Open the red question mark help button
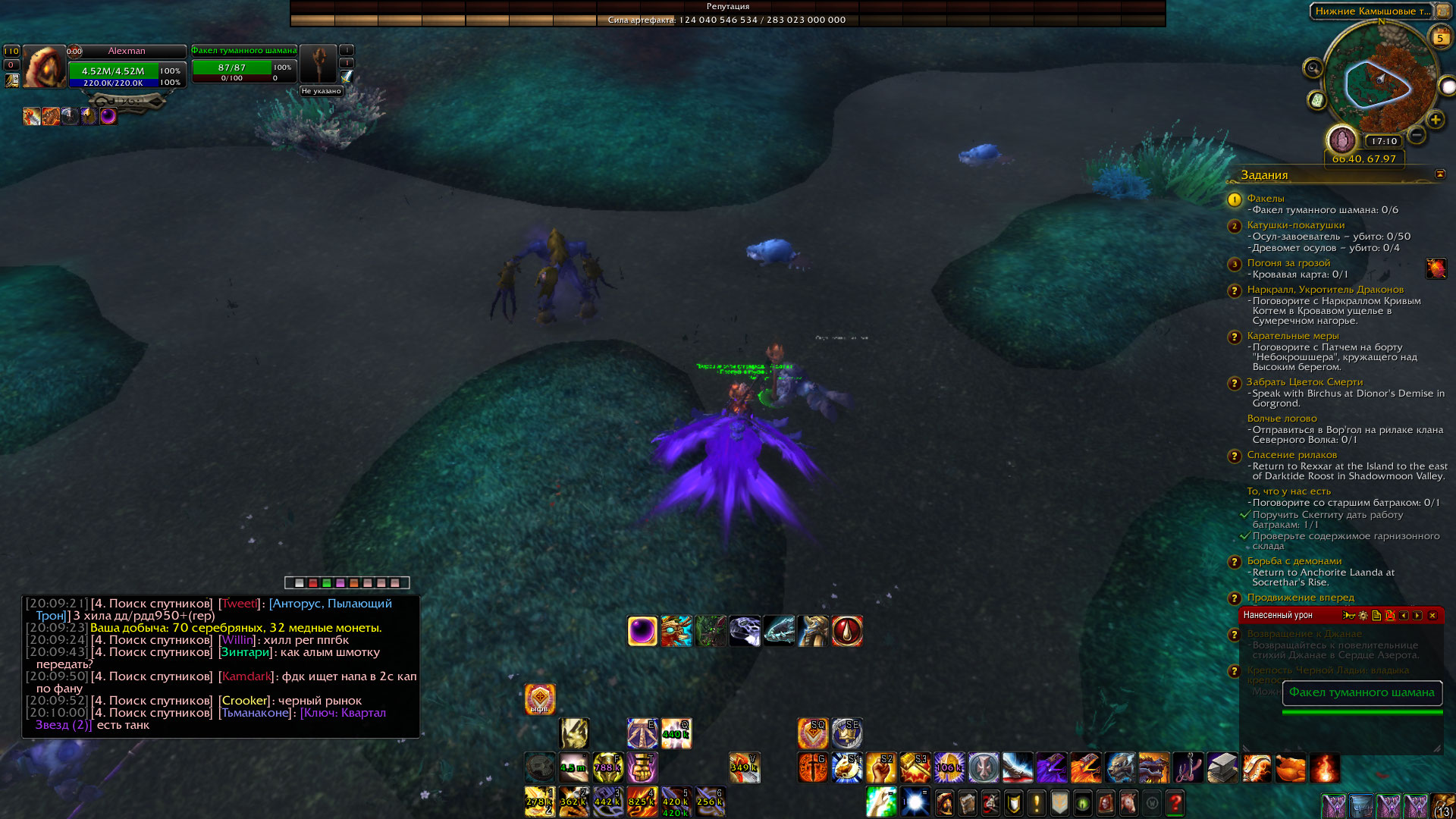This screenshot has height=819, width=1456. pyautogui.click(x=1175, y=802)
